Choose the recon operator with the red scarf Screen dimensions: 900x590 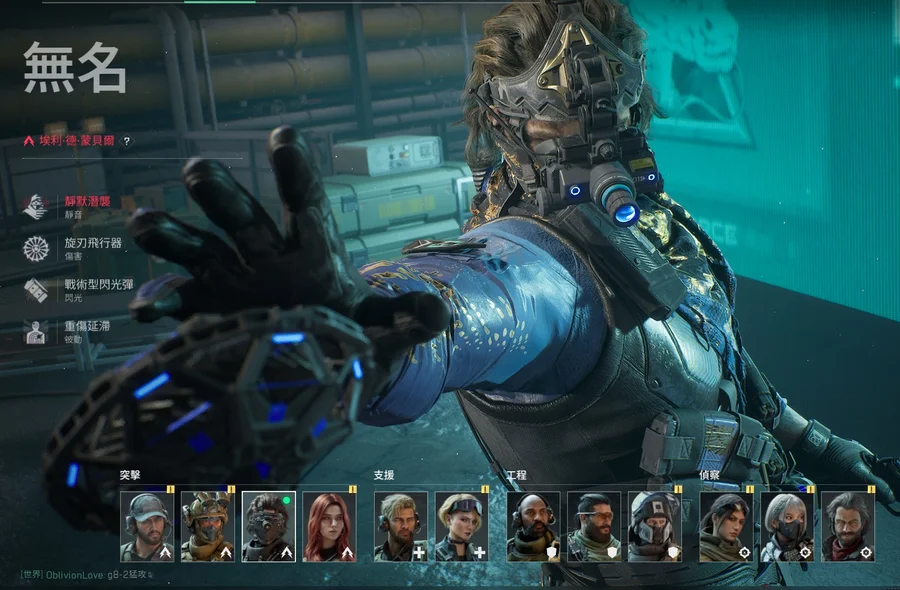coord(848,526)
